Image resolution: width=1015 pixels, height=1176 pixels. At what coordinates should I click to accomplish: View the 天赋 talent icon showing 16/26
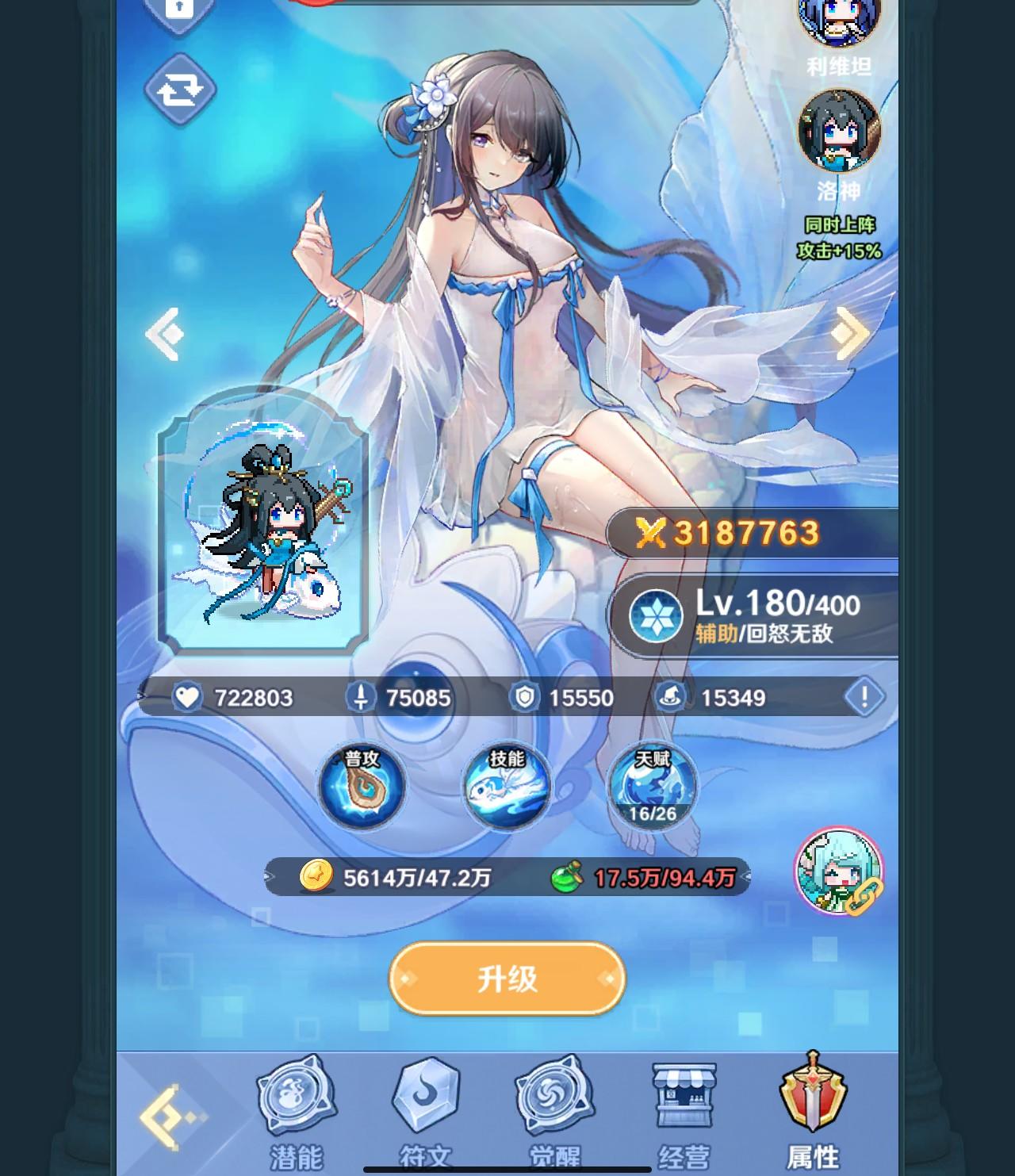pos(653,787)
